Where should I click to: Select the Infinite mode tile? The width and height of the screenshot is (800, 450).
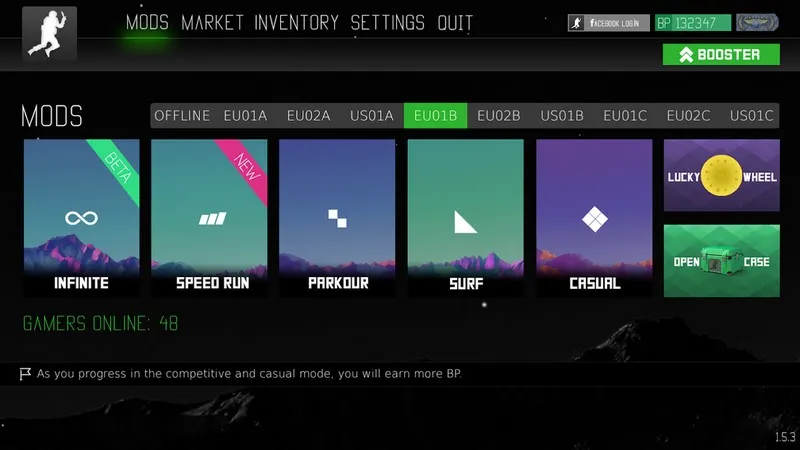click(x=81, y=218)
